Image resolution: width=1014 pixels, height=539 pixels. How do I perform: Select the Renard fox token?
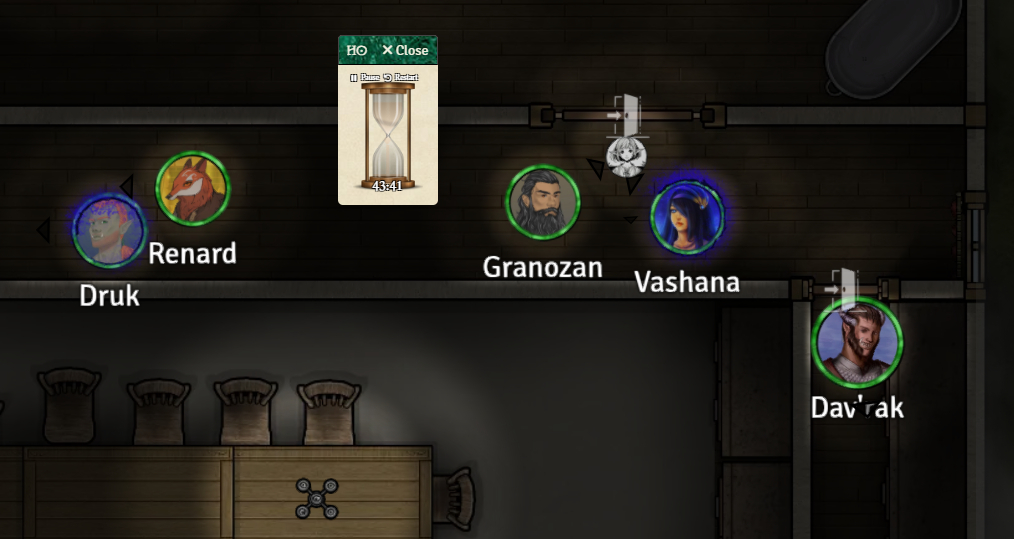pyautogui.click(x=192, y=188)
